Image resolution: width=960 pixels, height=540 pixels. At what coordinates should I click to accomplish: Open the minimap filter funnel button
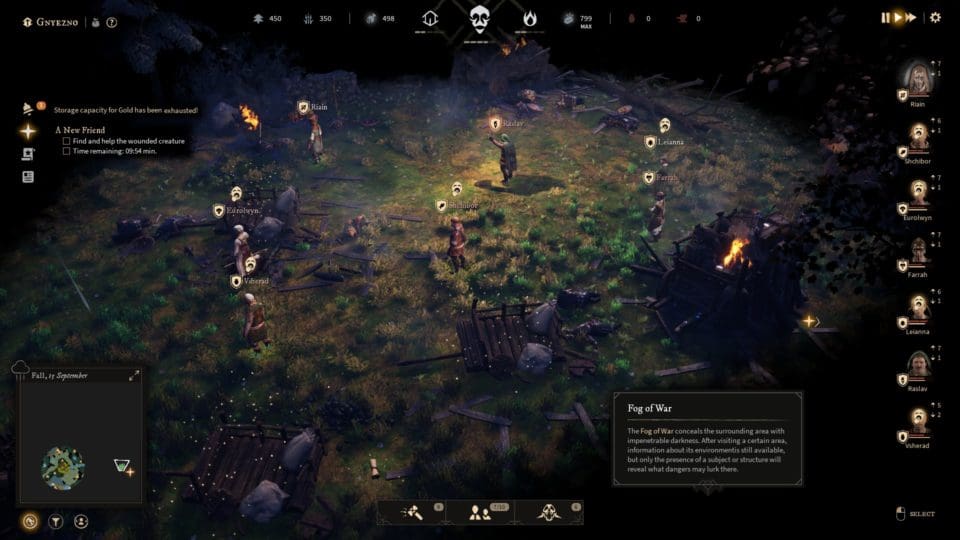tap(56, 521)
